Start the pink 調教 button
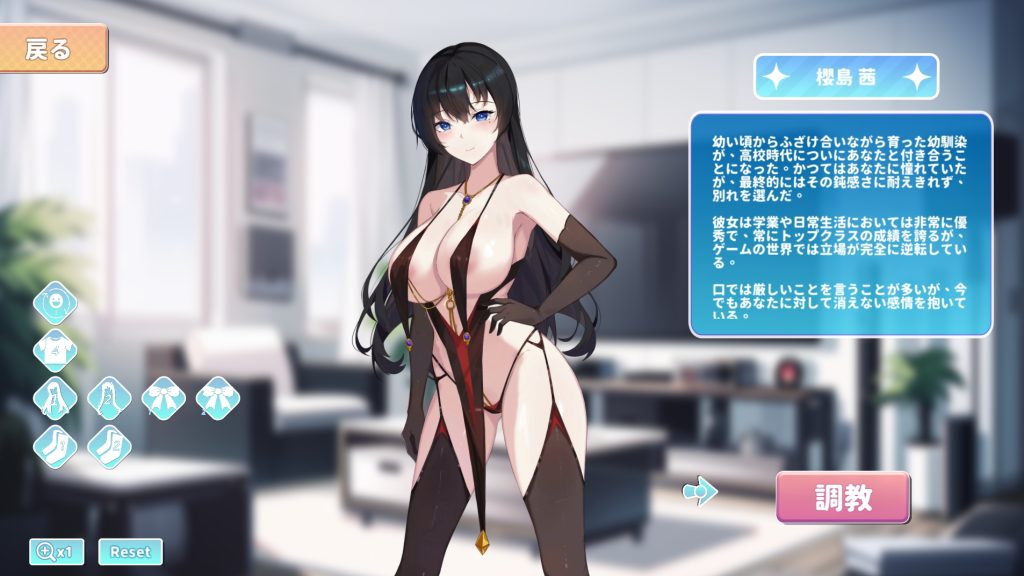This screenshot has width=1024, height=576. pos(843,498)
